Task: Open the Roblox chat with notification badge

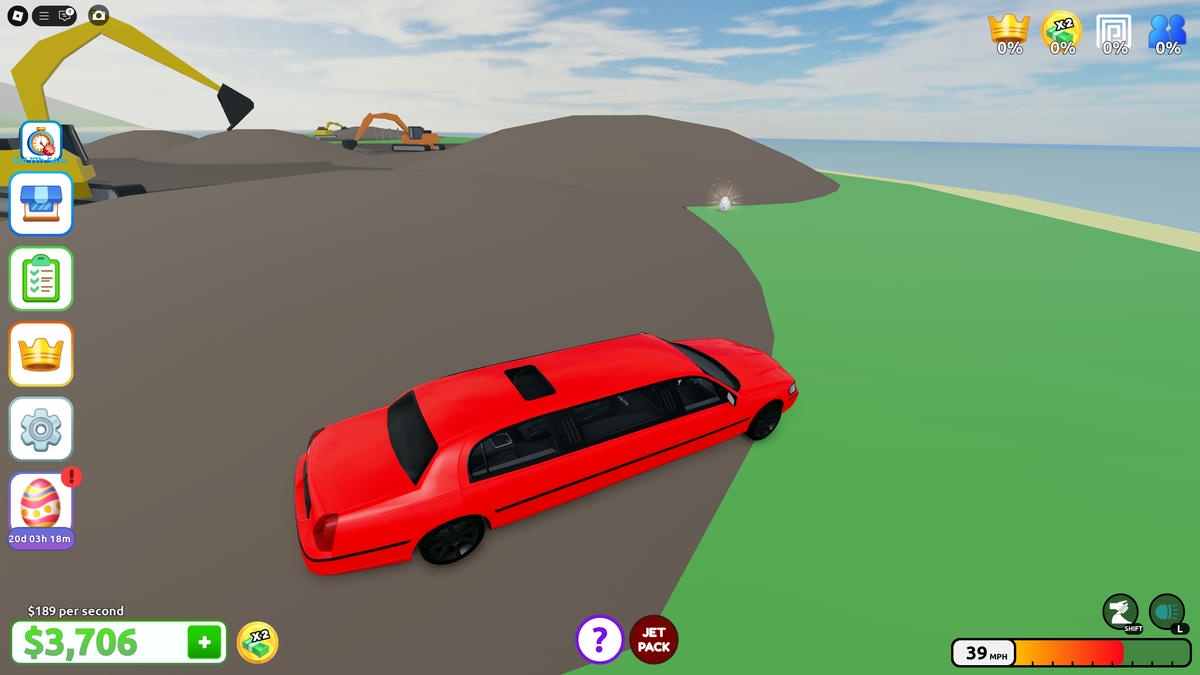Action: pos(65,15)
